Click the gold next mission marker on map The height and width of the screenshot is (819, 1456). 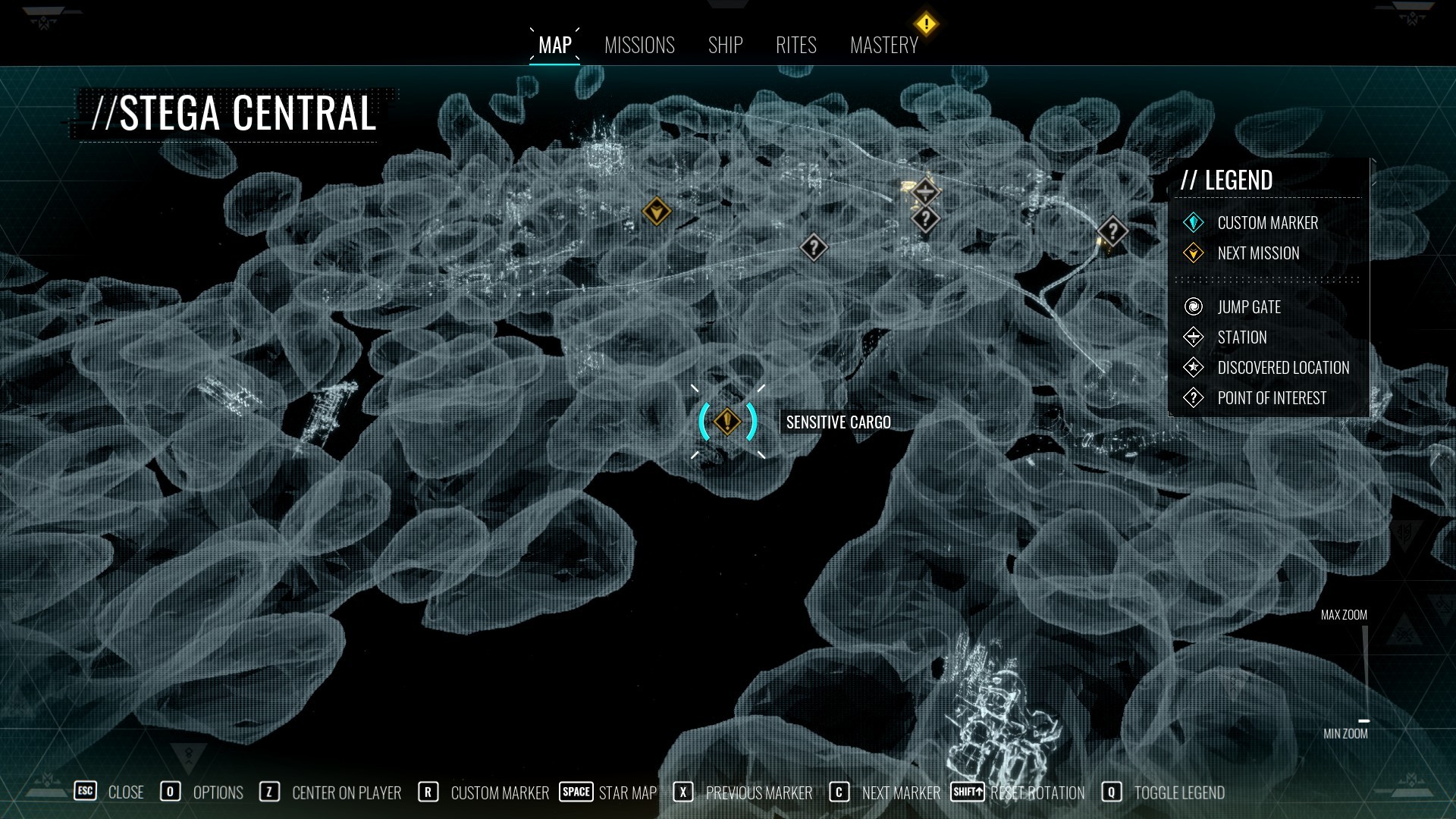coord(656,211)
